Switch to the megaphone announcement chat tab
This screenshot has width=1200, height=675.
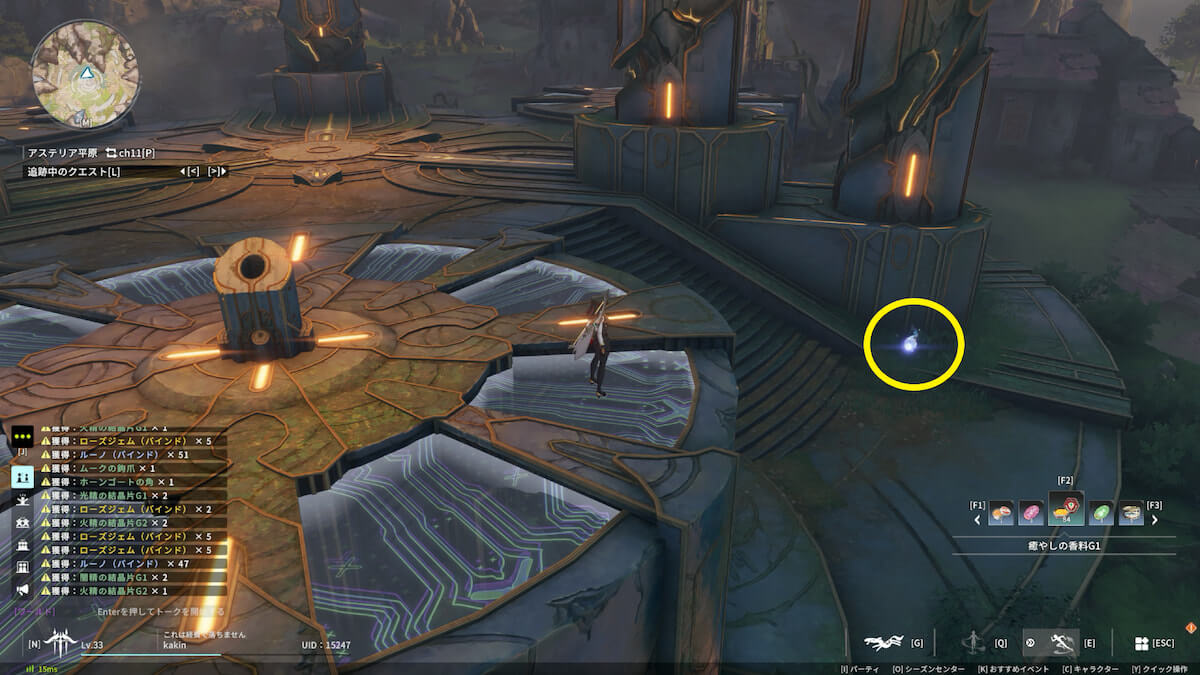22,589
